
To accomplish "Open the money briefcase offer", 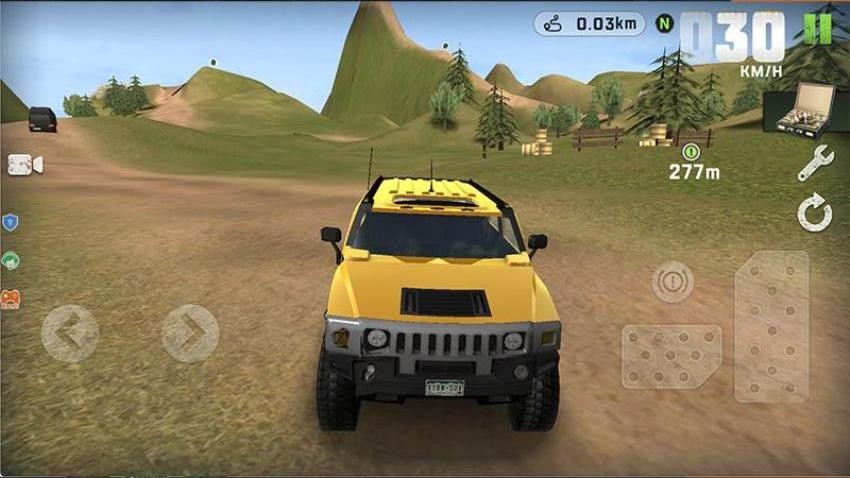I will pos(798,109).
